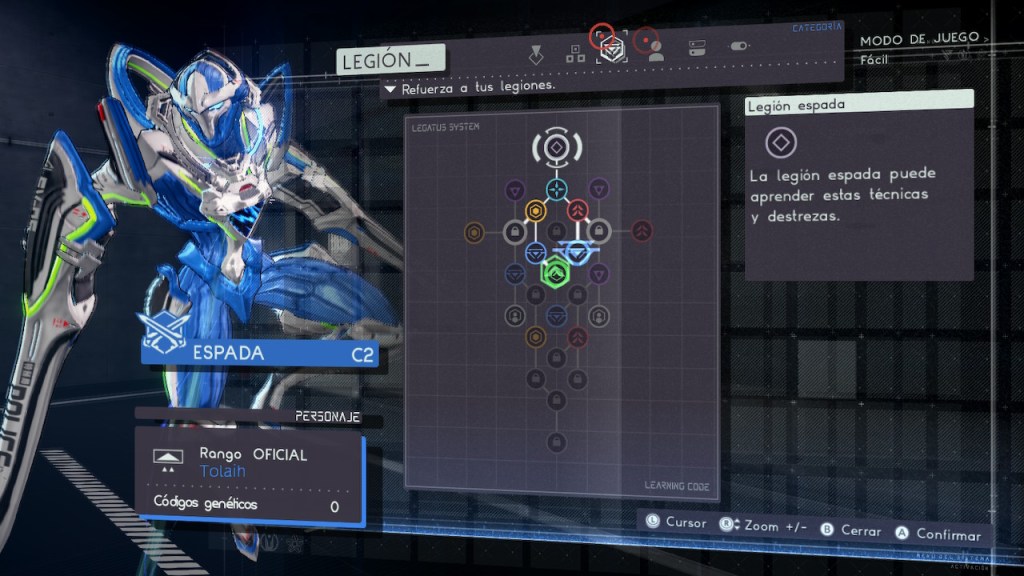The height and width of the screenshot is (576, 1024).
Task: Select the glowing green hexagon skill node
Action: (x=555, y=270)
